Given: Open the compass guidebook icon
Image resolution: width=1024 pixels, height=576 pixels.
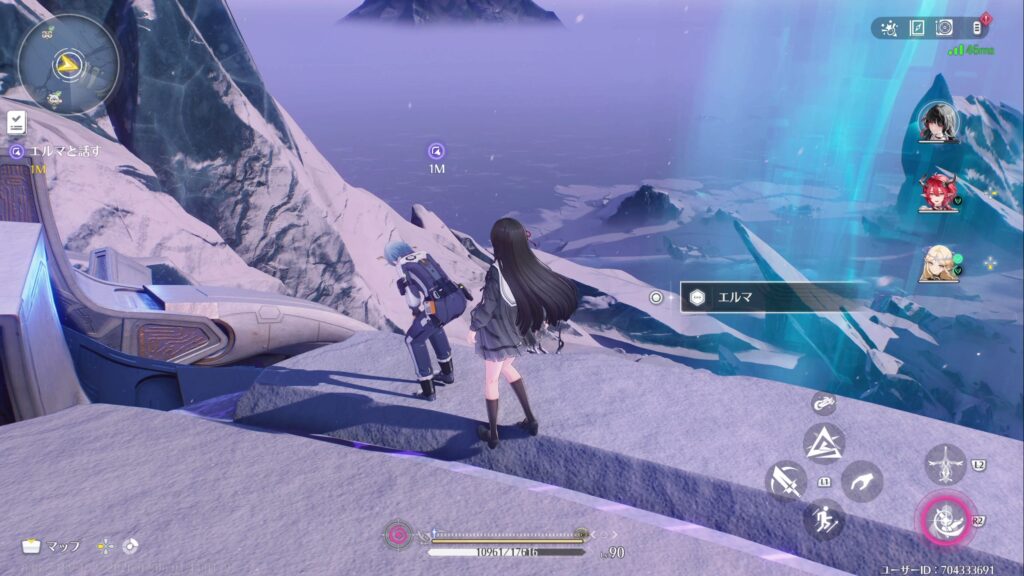Looking at the screenshot, I should 918,28.
